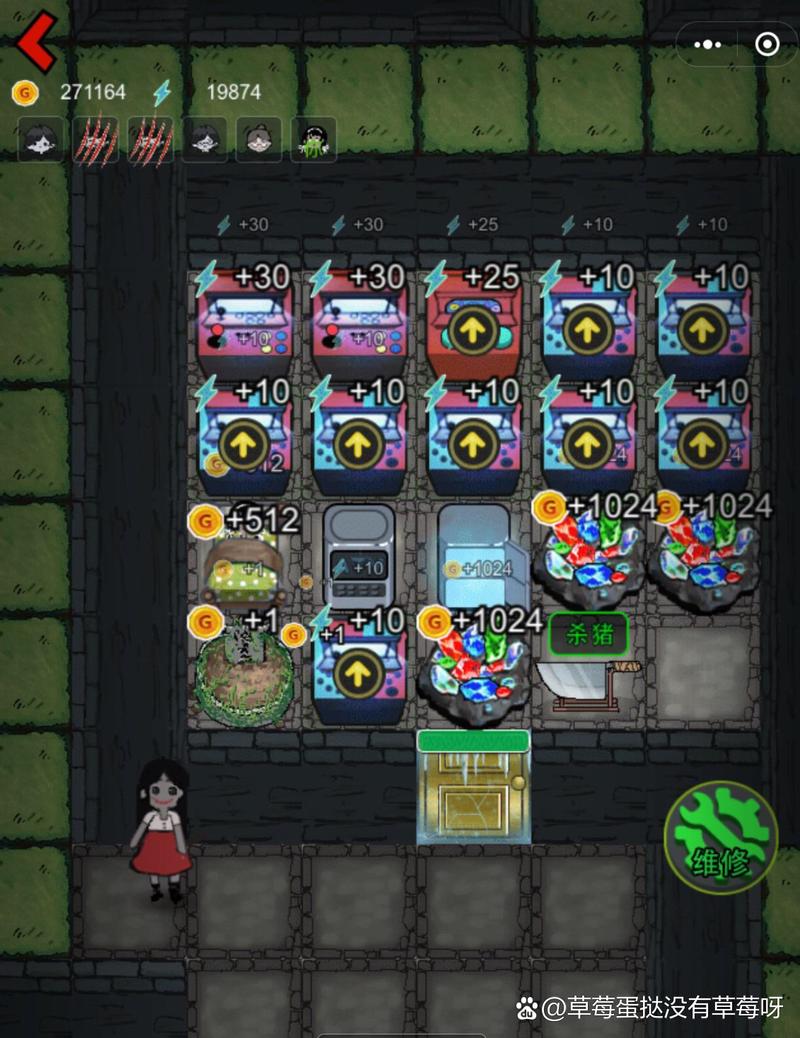Select the 杀猪 butcher knife button

589,632
